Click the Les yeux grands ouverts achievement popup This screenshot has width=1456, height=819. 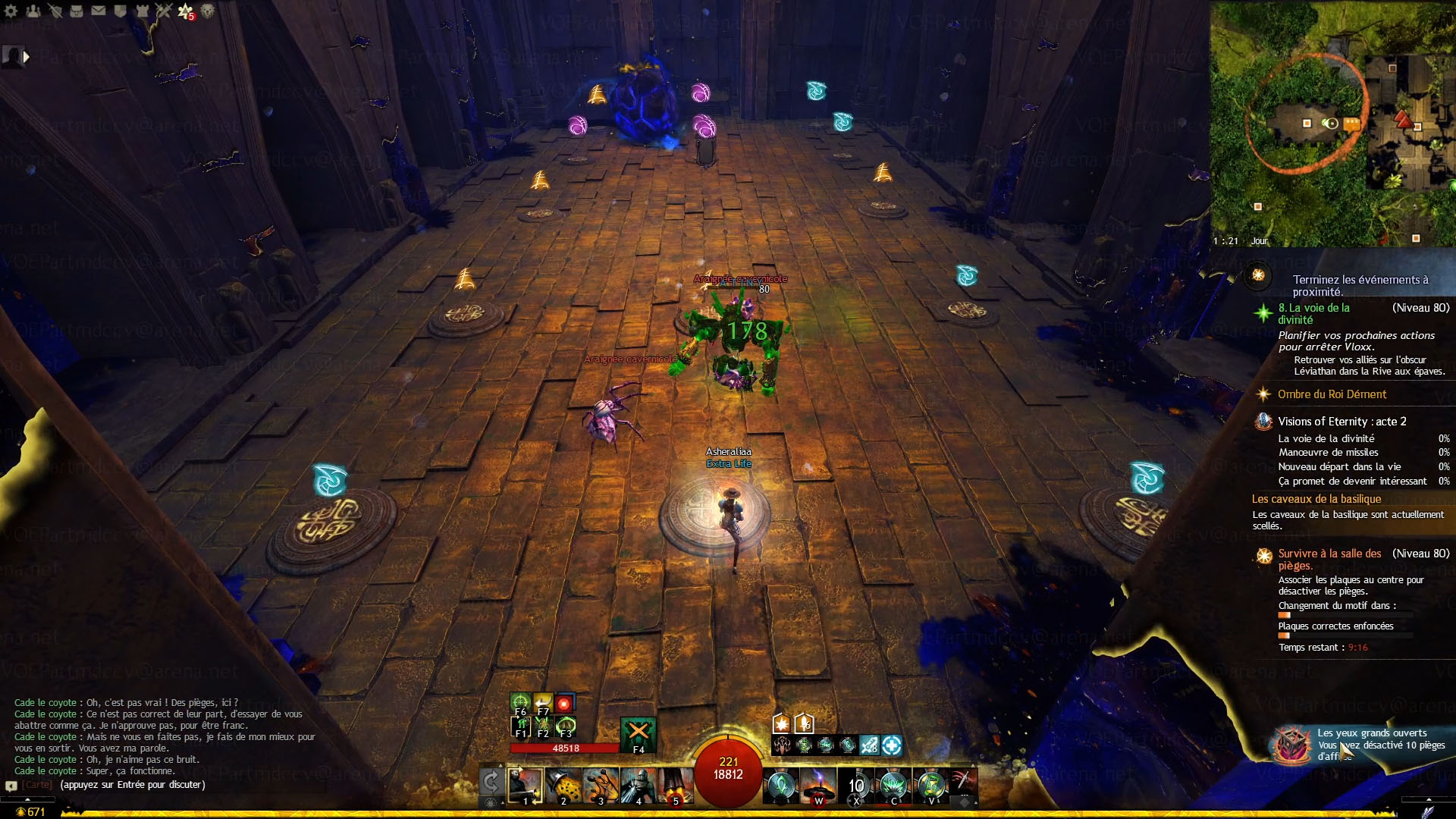pyautogui.click(x=1365, y=744)
